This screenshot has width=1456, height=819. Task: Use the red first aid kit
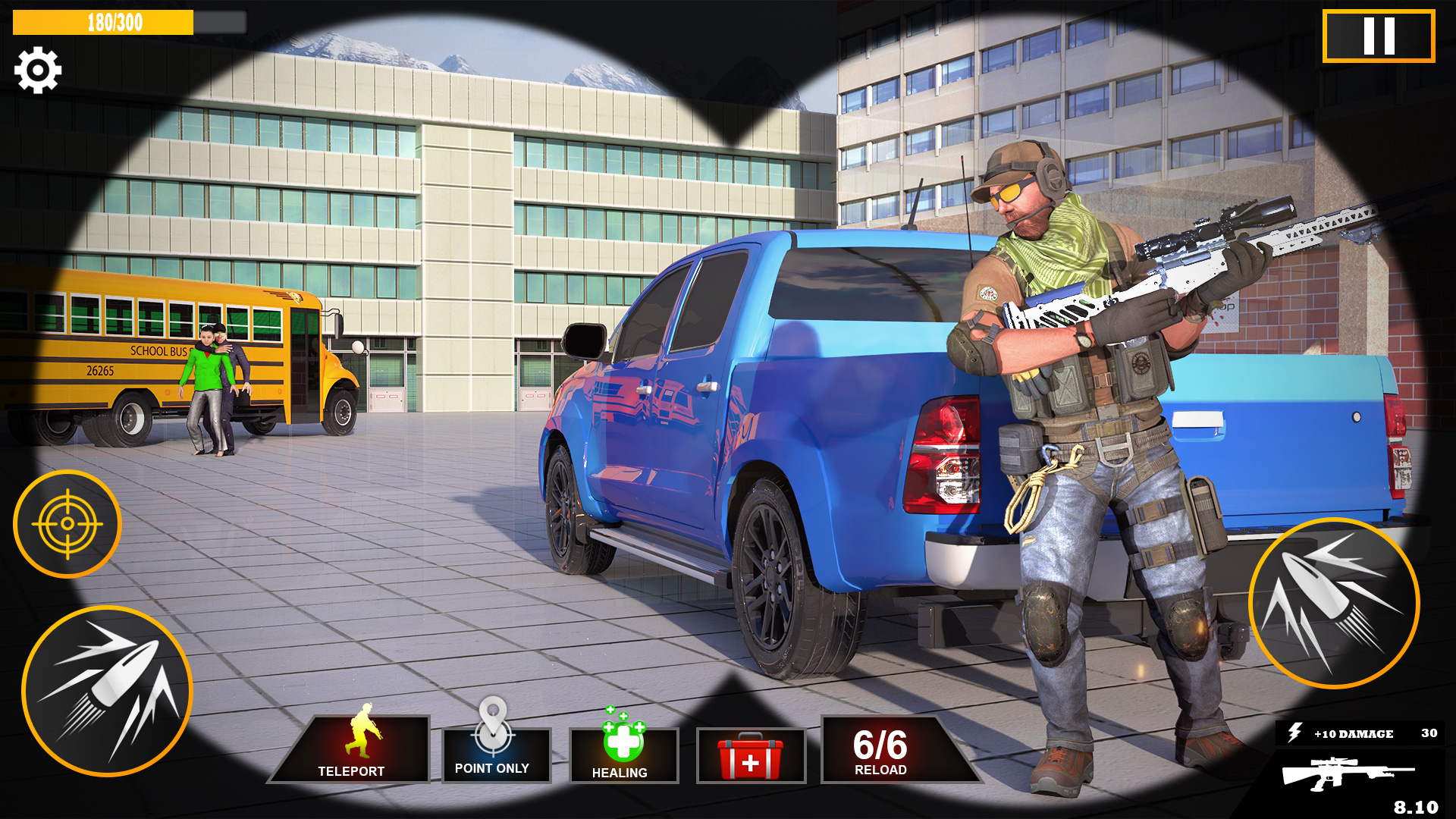(750, 755)
